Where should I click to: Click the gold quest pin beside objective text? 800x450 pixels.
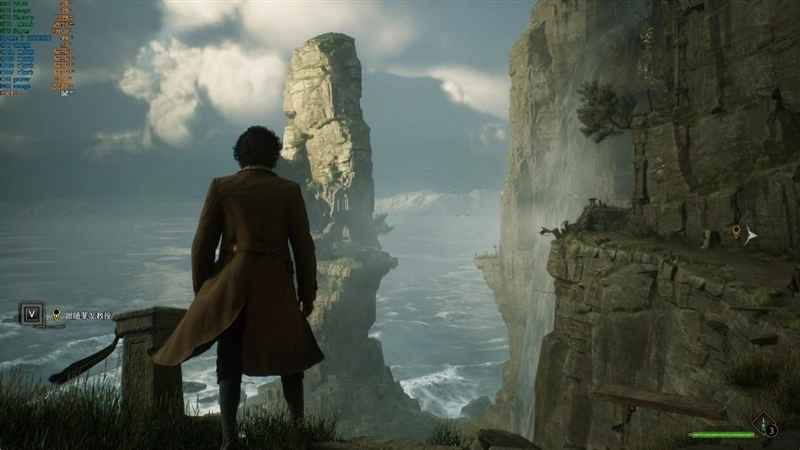[56, 314]
